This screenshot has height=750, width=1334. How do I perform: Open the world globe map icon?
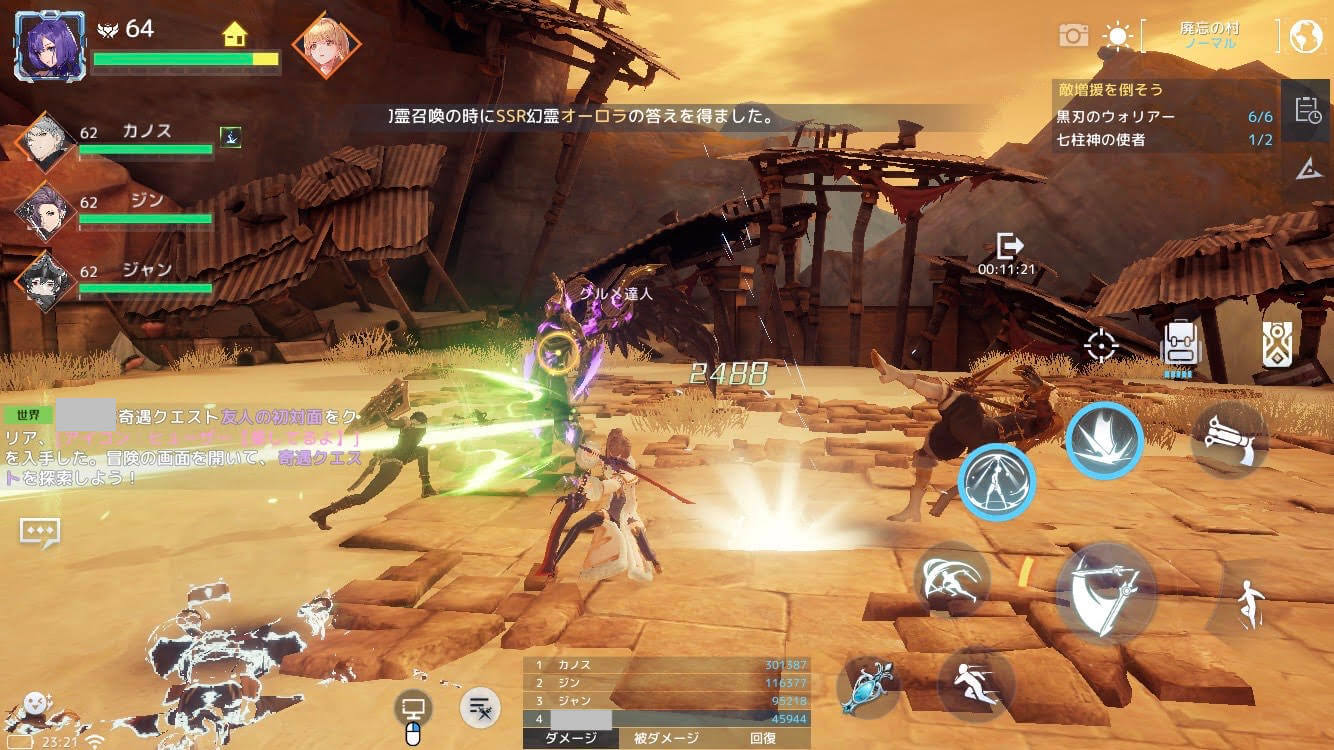point(1305,37)
